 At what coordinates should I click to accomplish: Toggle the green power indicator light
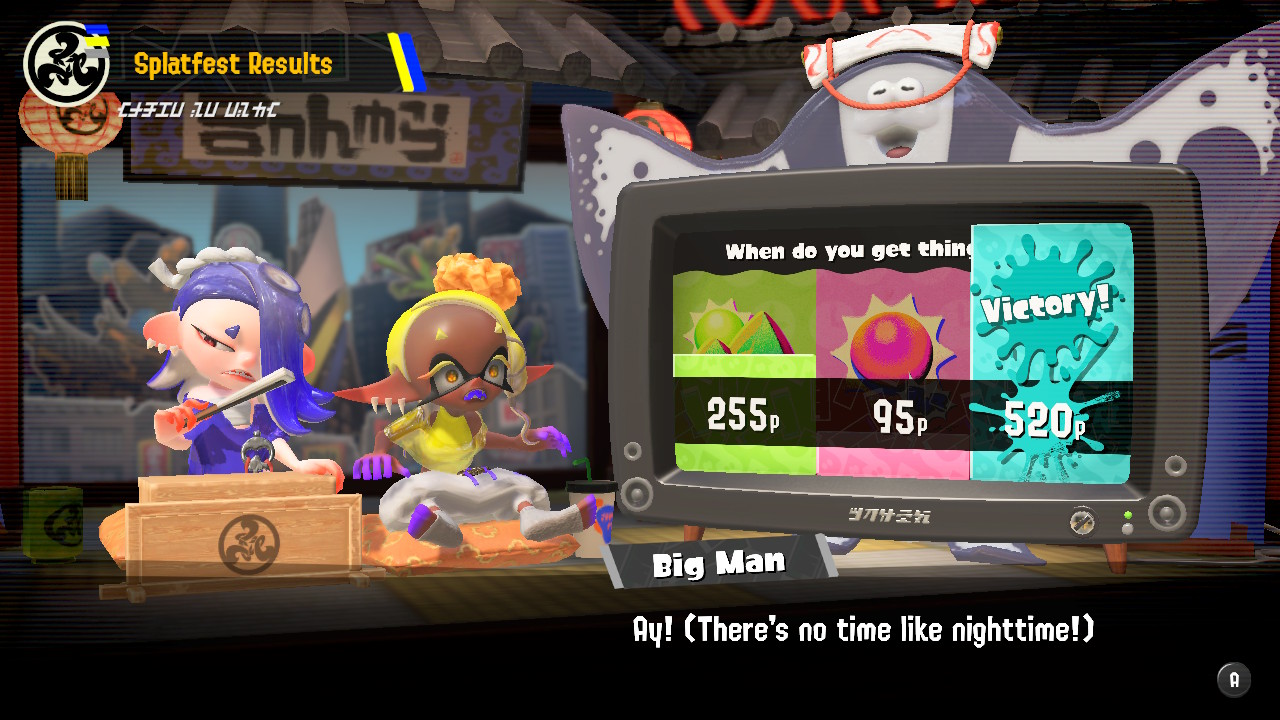1128,514
